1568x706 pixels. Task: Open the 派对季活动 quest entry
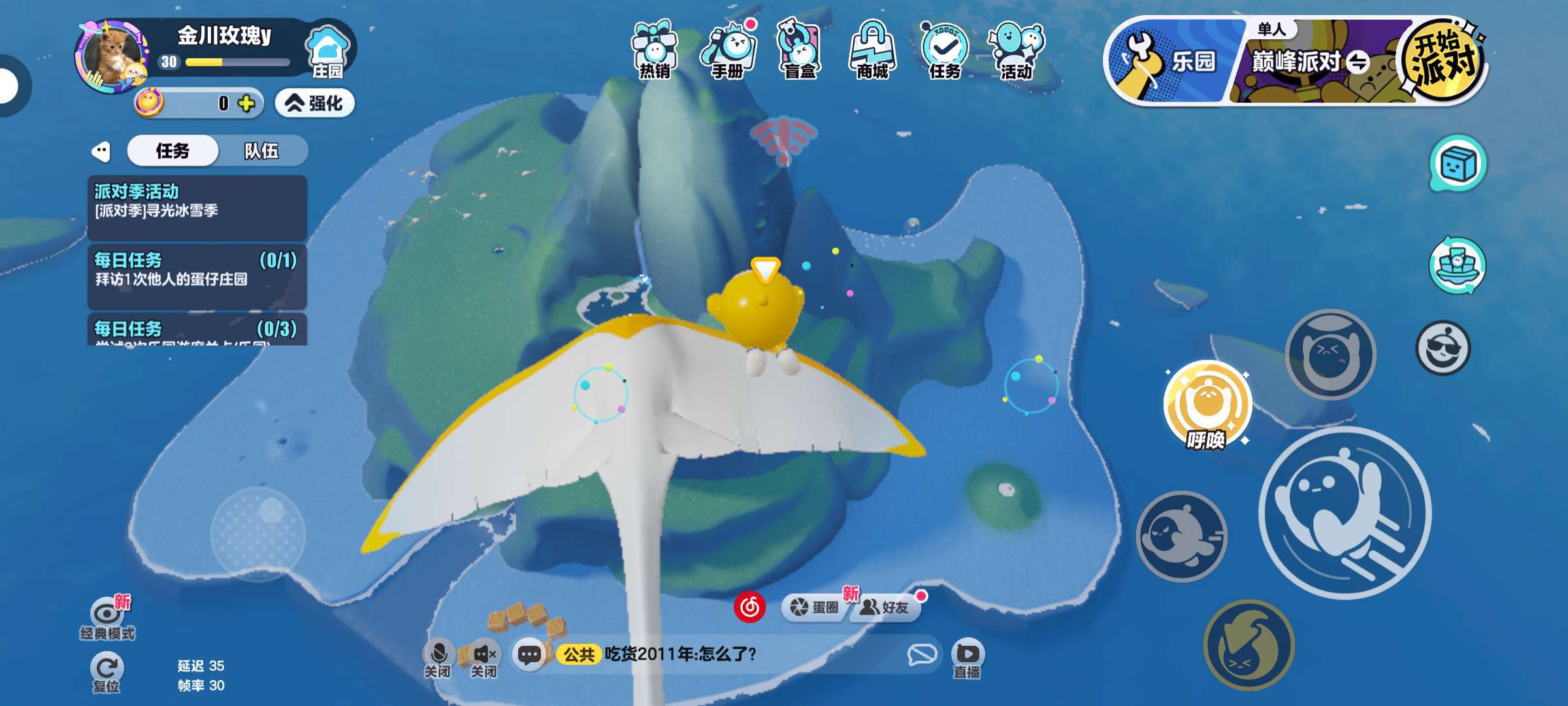click(197, 207)
